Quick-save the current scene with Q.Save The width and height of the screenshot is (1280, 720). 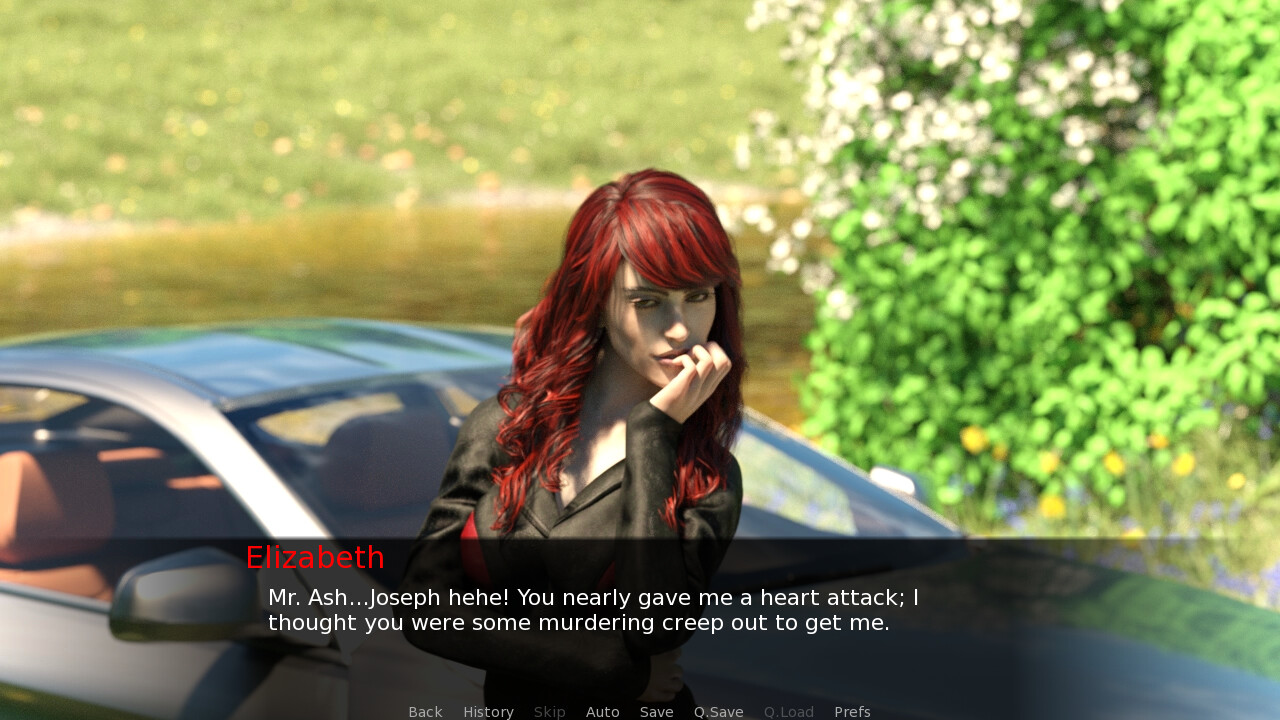tap(718, 711)
